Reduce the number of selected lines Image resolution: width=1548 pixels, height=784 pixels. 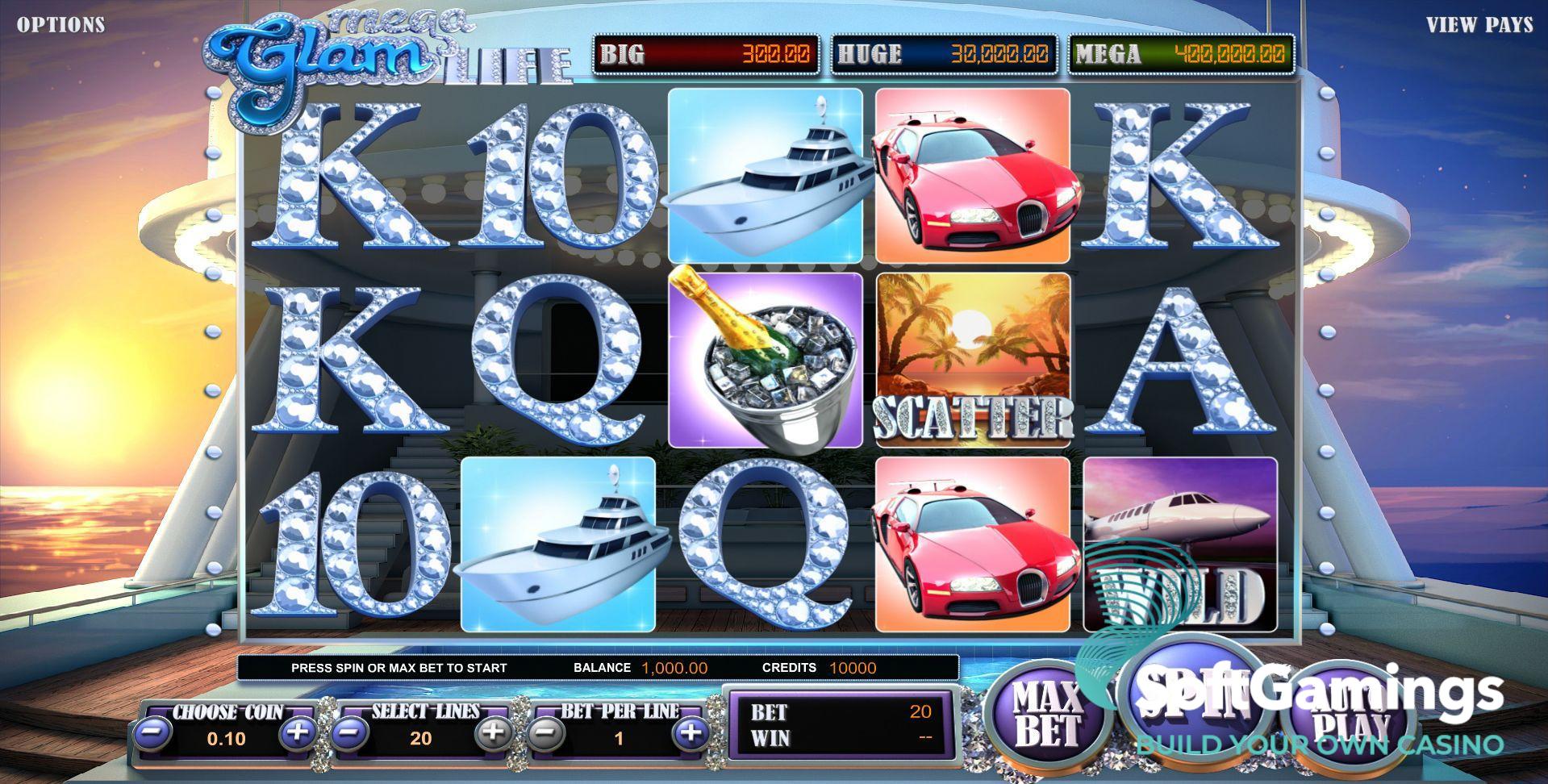pyautogui.click(x=351, y=735)
